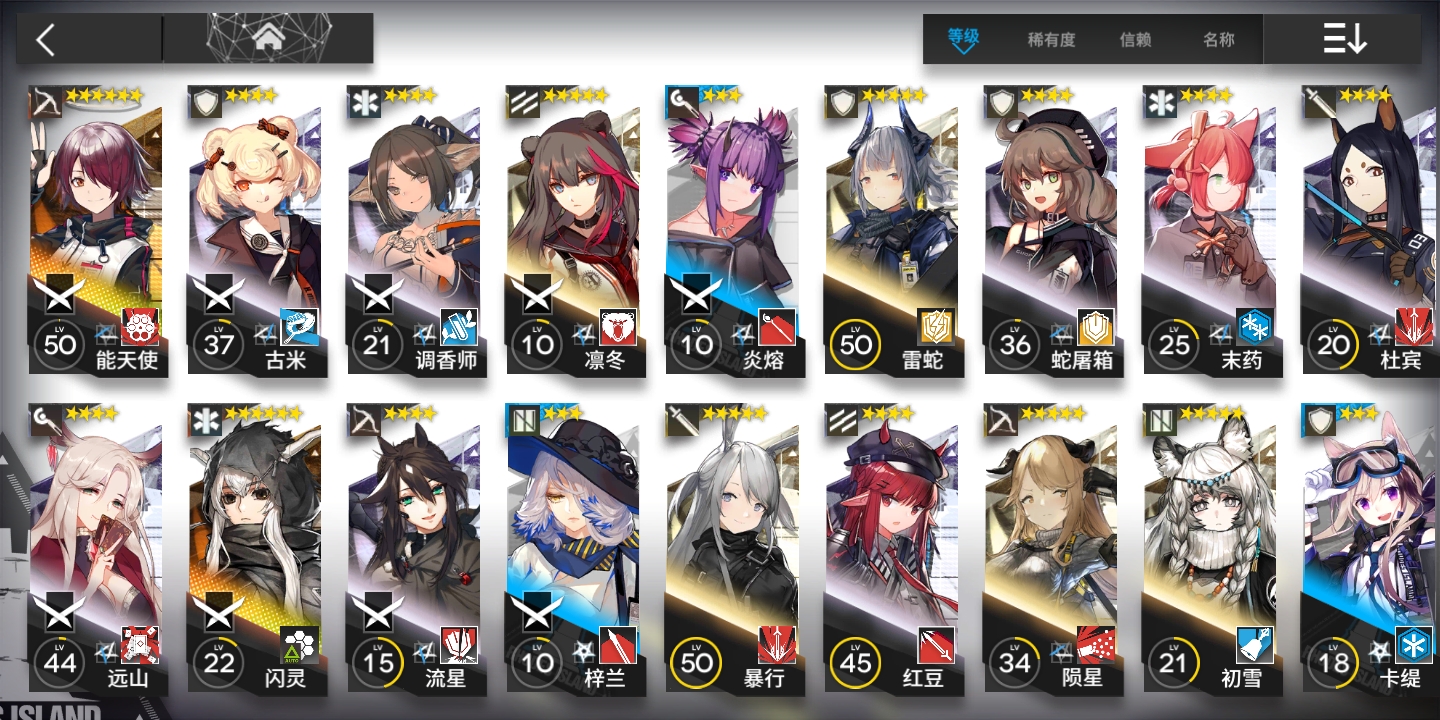1440x720 pixels.
Task: Sort operators by 信赖 (trust)
Action: pyautogui.click(x=1135, y=40)
